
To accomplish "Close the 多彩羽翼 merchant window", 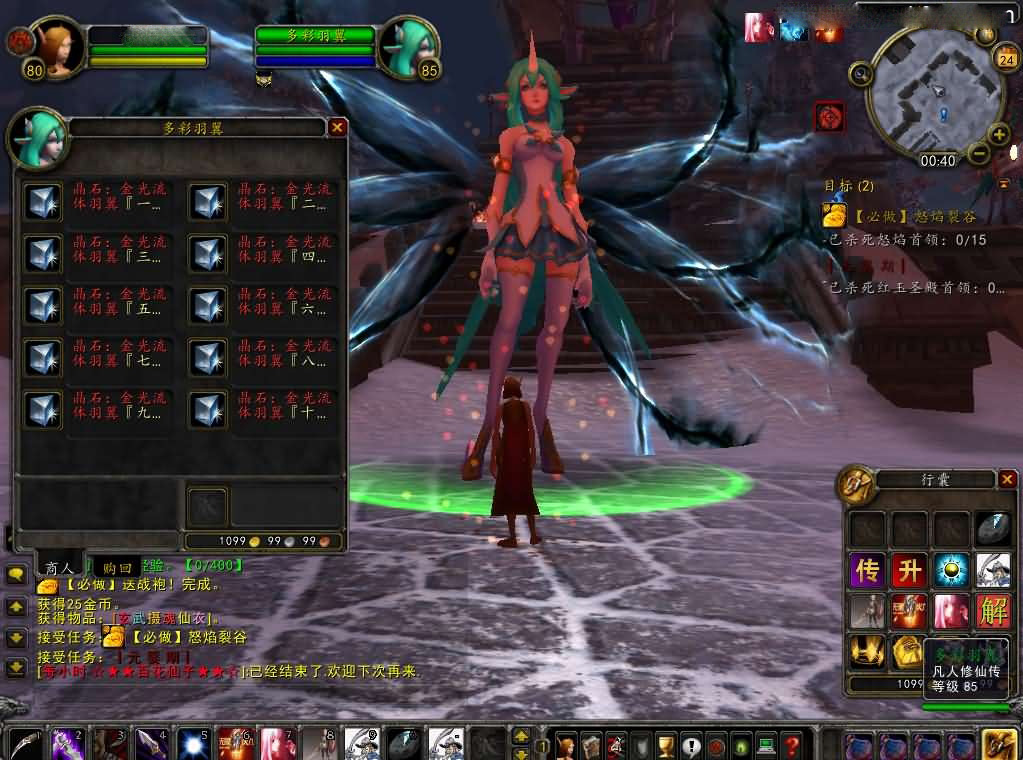I will point(337,128).
